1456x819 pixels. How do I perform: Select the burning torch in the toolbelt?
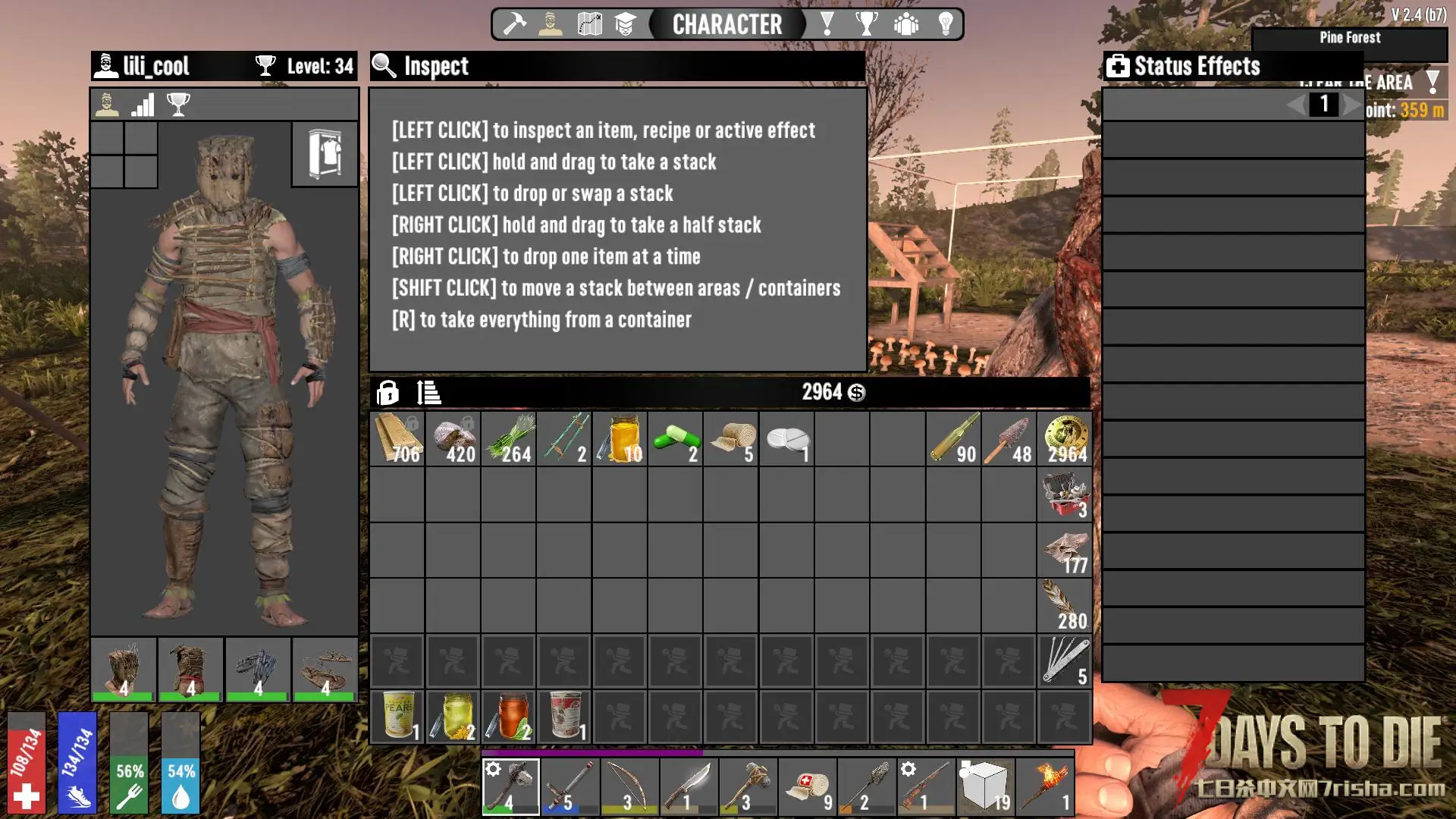click(x=1045, y=786)
